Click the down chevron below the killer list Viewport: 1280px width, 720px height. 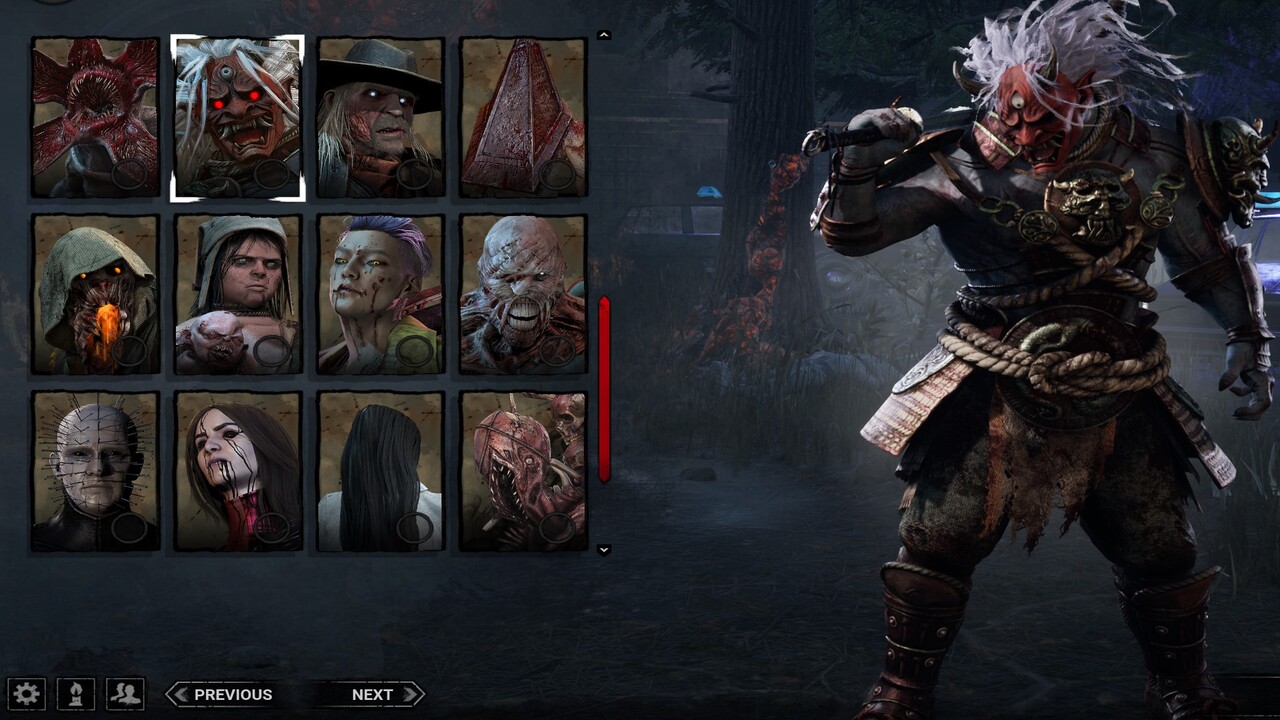tap(603, 548)
